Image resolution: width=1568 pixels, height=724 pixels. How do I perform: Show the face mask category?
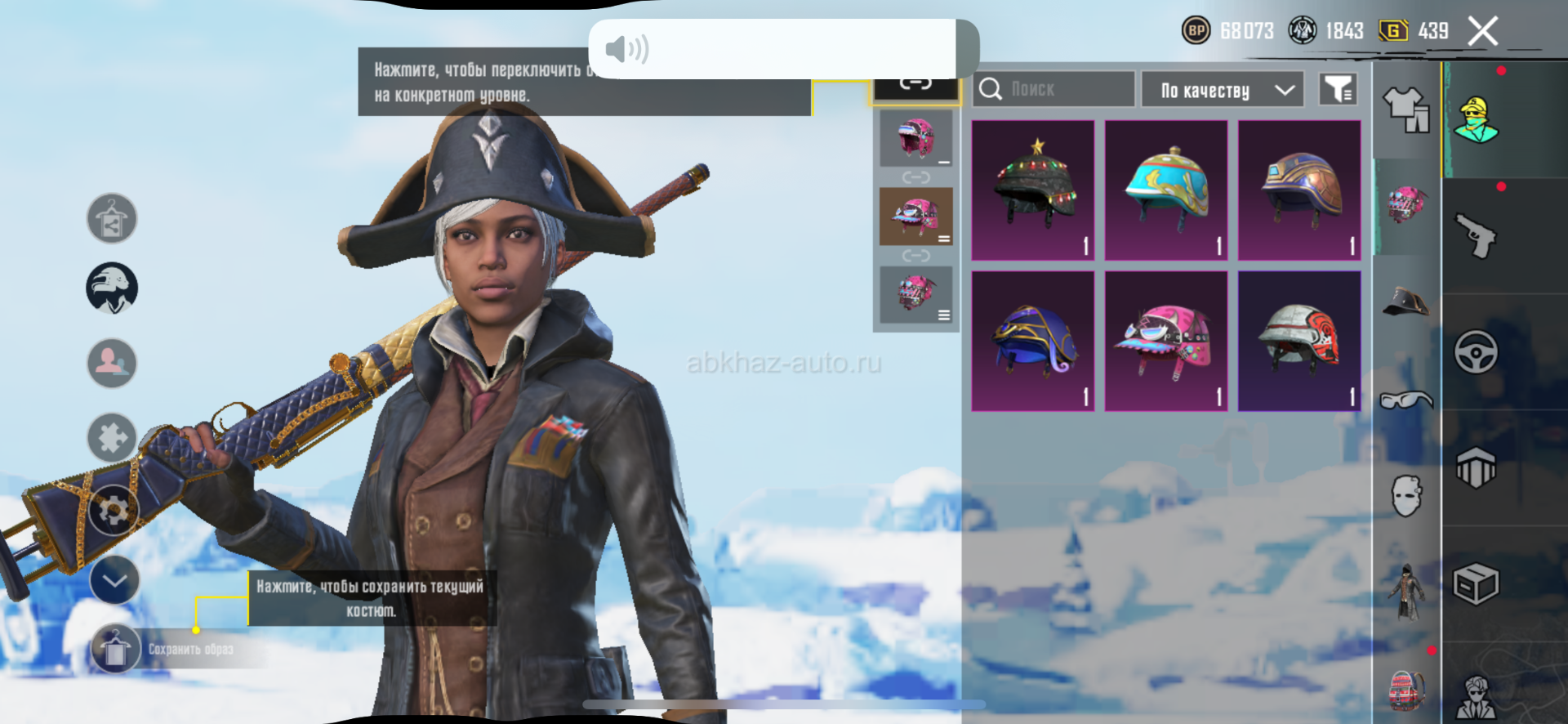tap(1406, 495)
